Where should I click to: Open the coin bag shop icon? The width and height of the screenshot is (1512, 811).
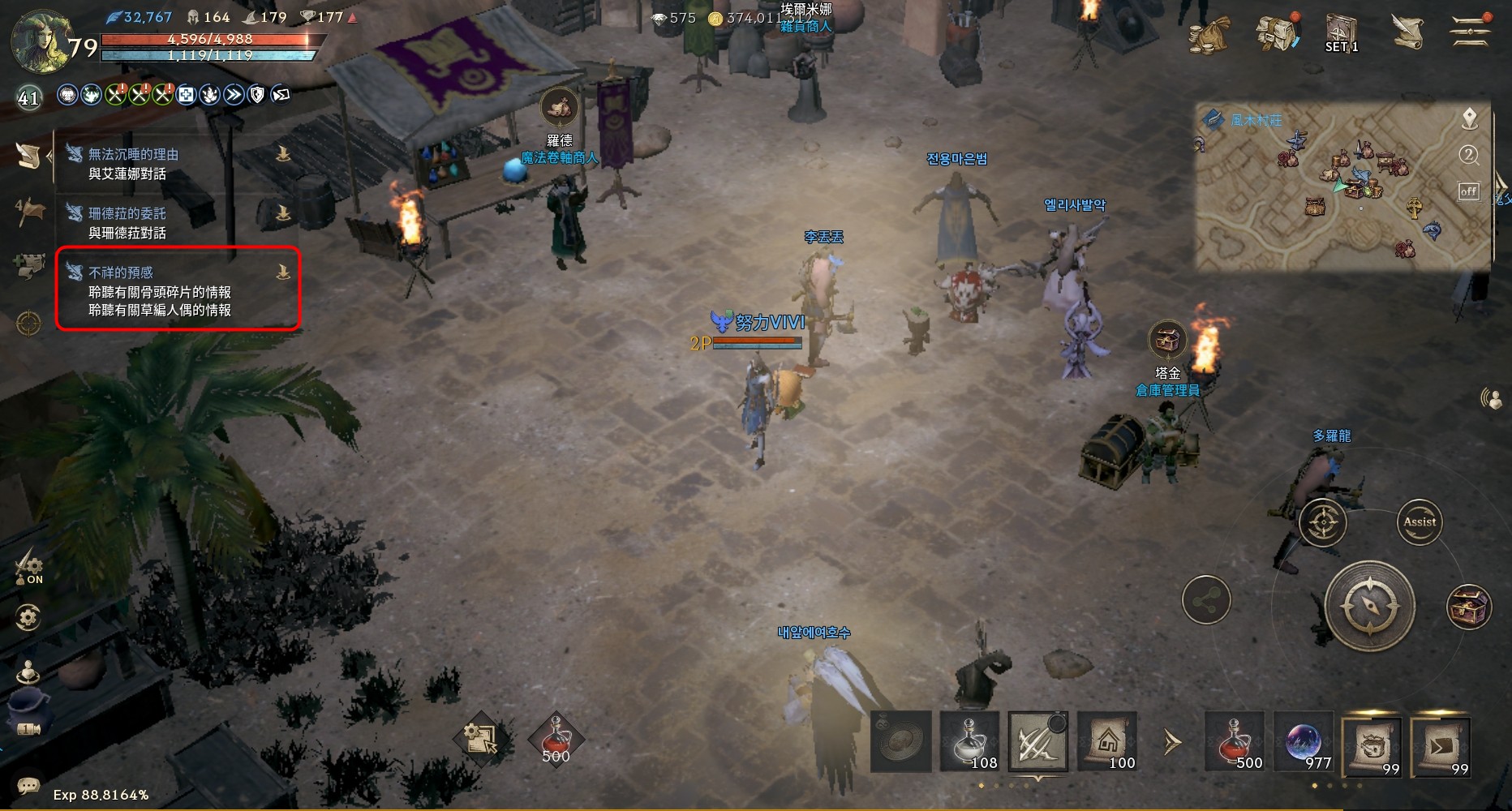(x=1209, y=34)
